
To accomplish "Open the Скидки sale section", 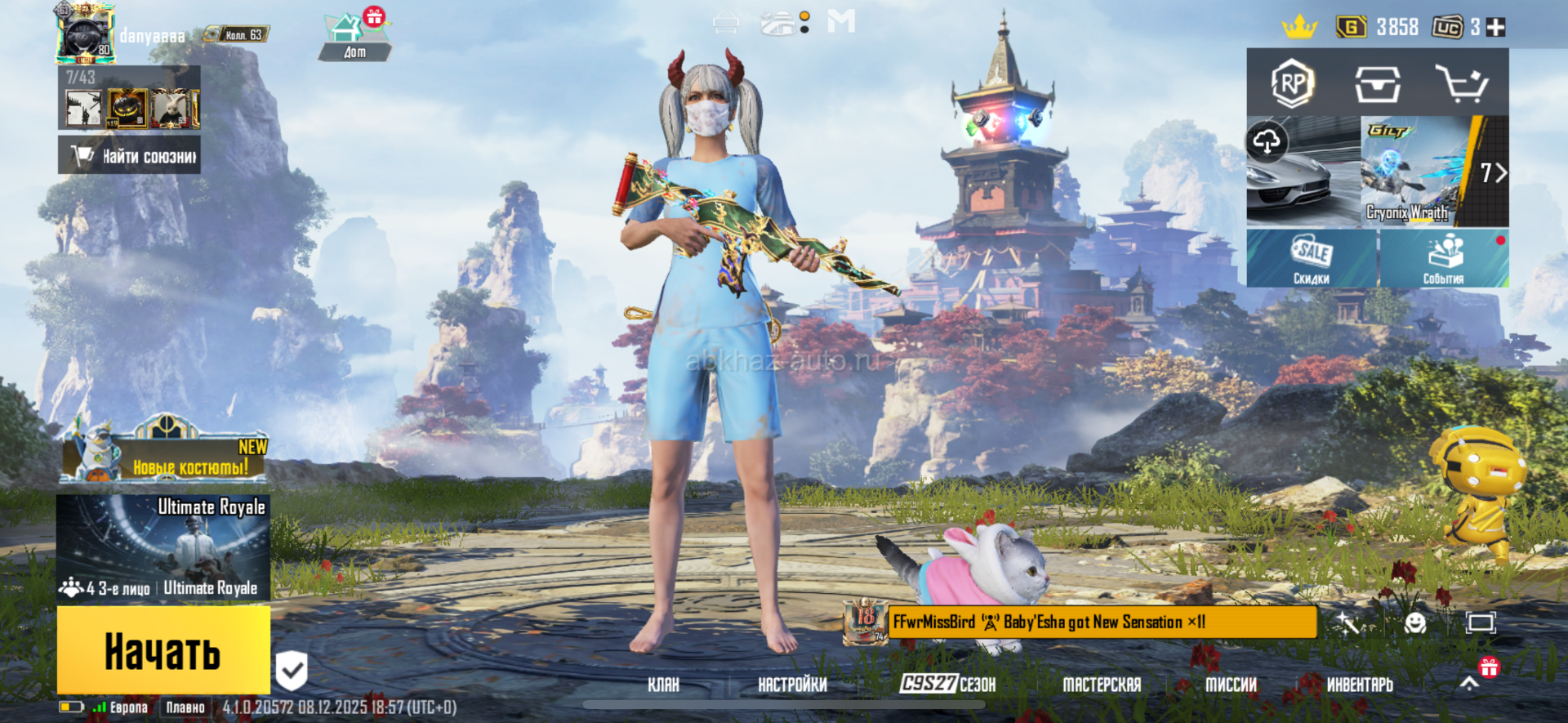I will pos(1312,259).
